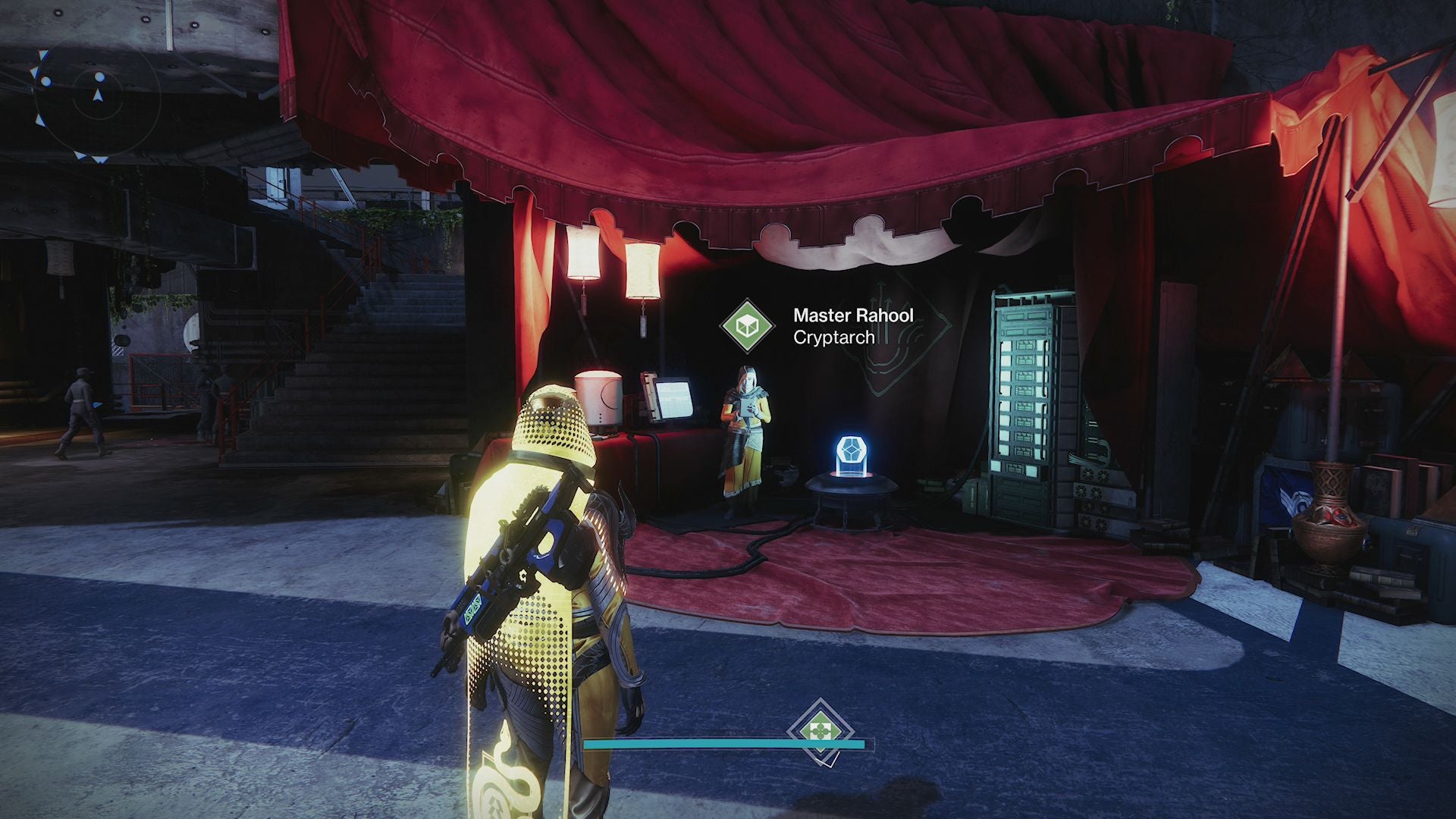The width and height of the screenshot is (1456, 819).
Task: Click the player arrow icon on the radar
Action: [x=98, y=96]
